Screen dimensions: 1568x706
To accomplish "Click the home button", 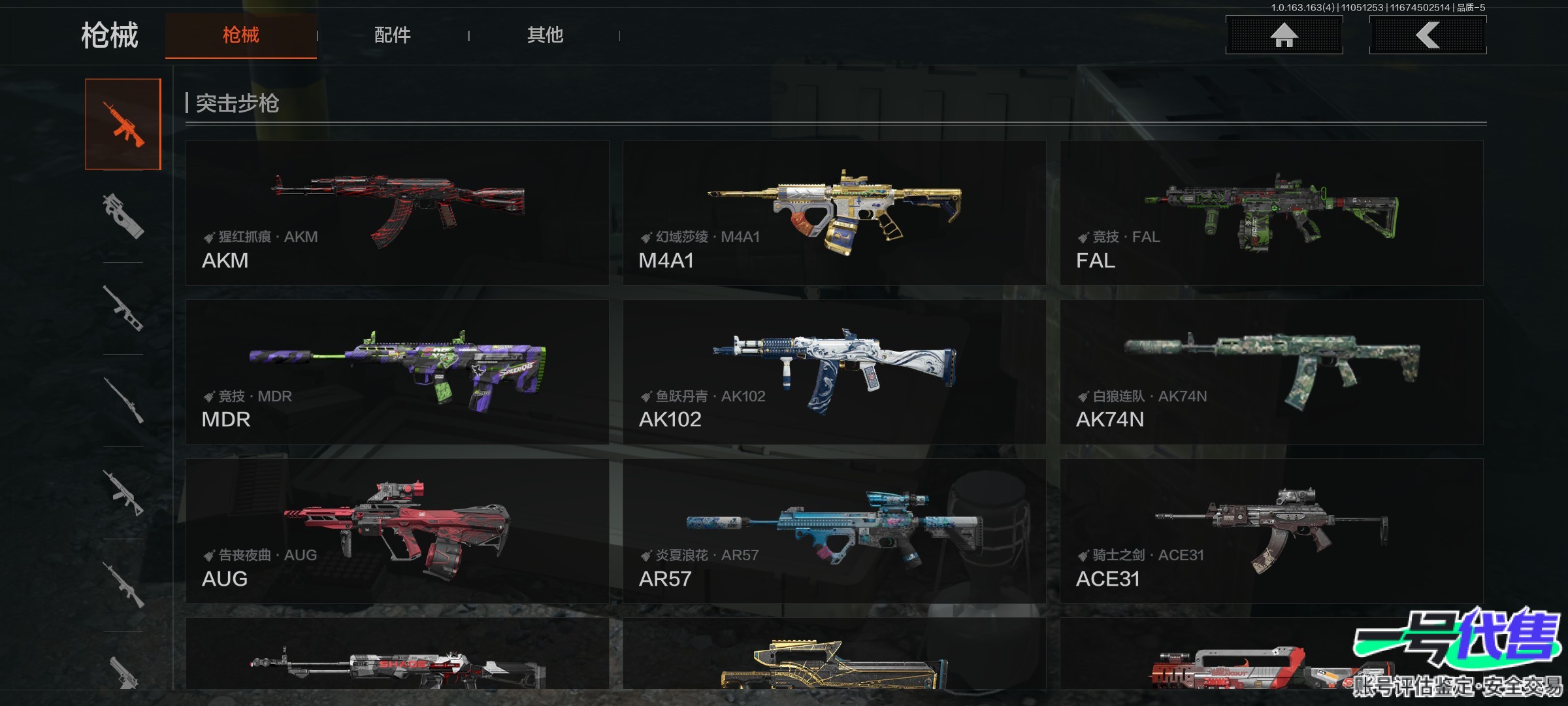I will click(x=1284, y=35).
